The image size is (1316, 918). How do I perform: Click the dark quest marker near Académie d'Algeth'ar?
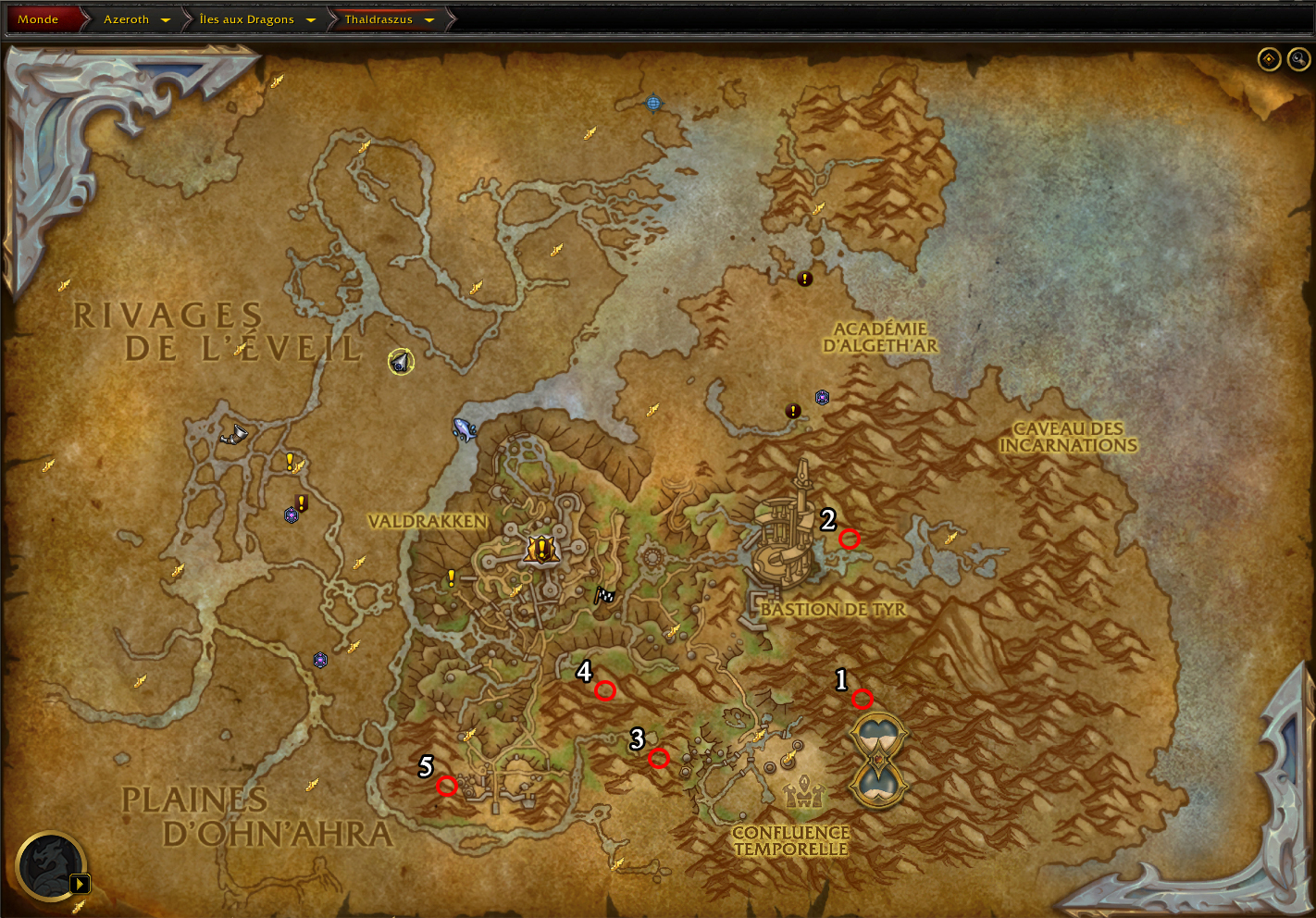click(805, 278)
